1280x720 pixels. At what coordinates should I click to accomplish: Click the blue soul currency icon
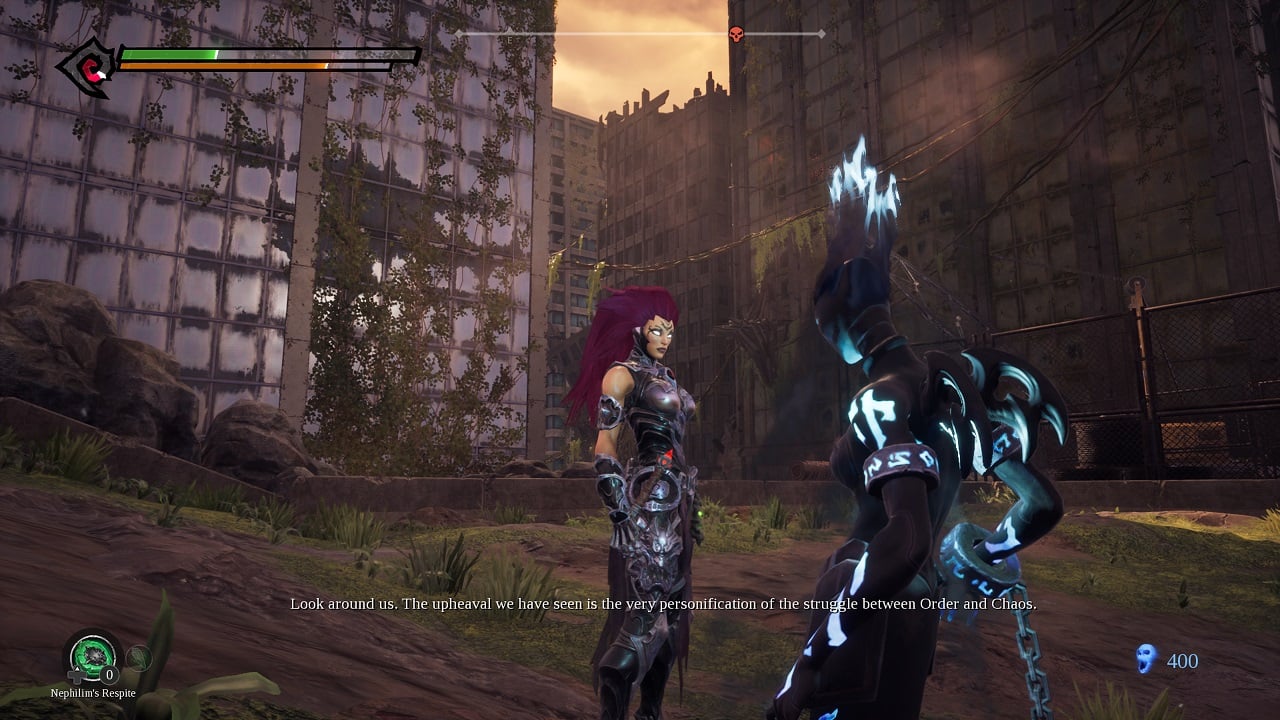click(1146, 658)
